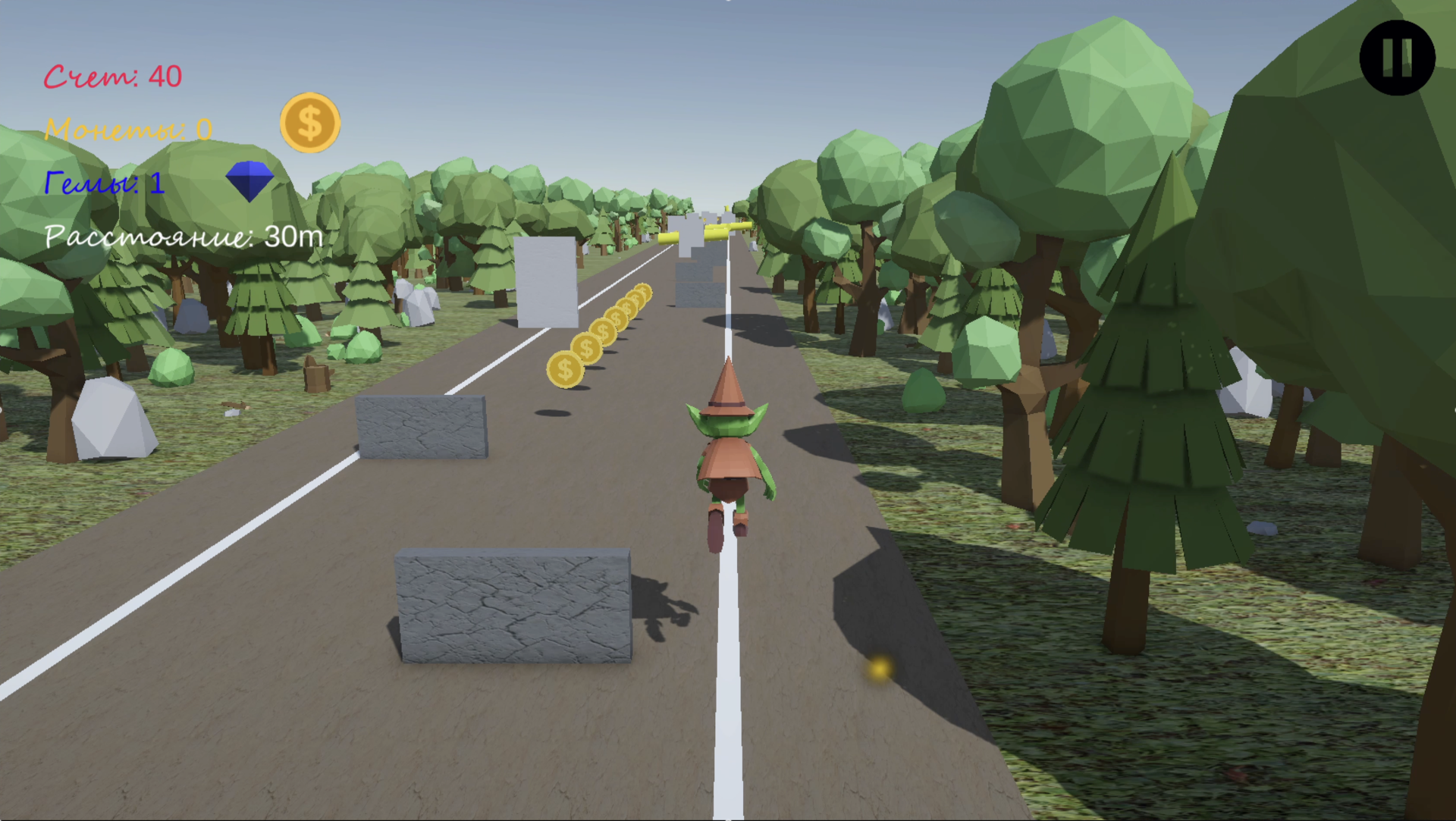The height and width of the screenshot is (821, 1456).
Task: Click the gold dollar coin HUD icon
Action: 309,124
